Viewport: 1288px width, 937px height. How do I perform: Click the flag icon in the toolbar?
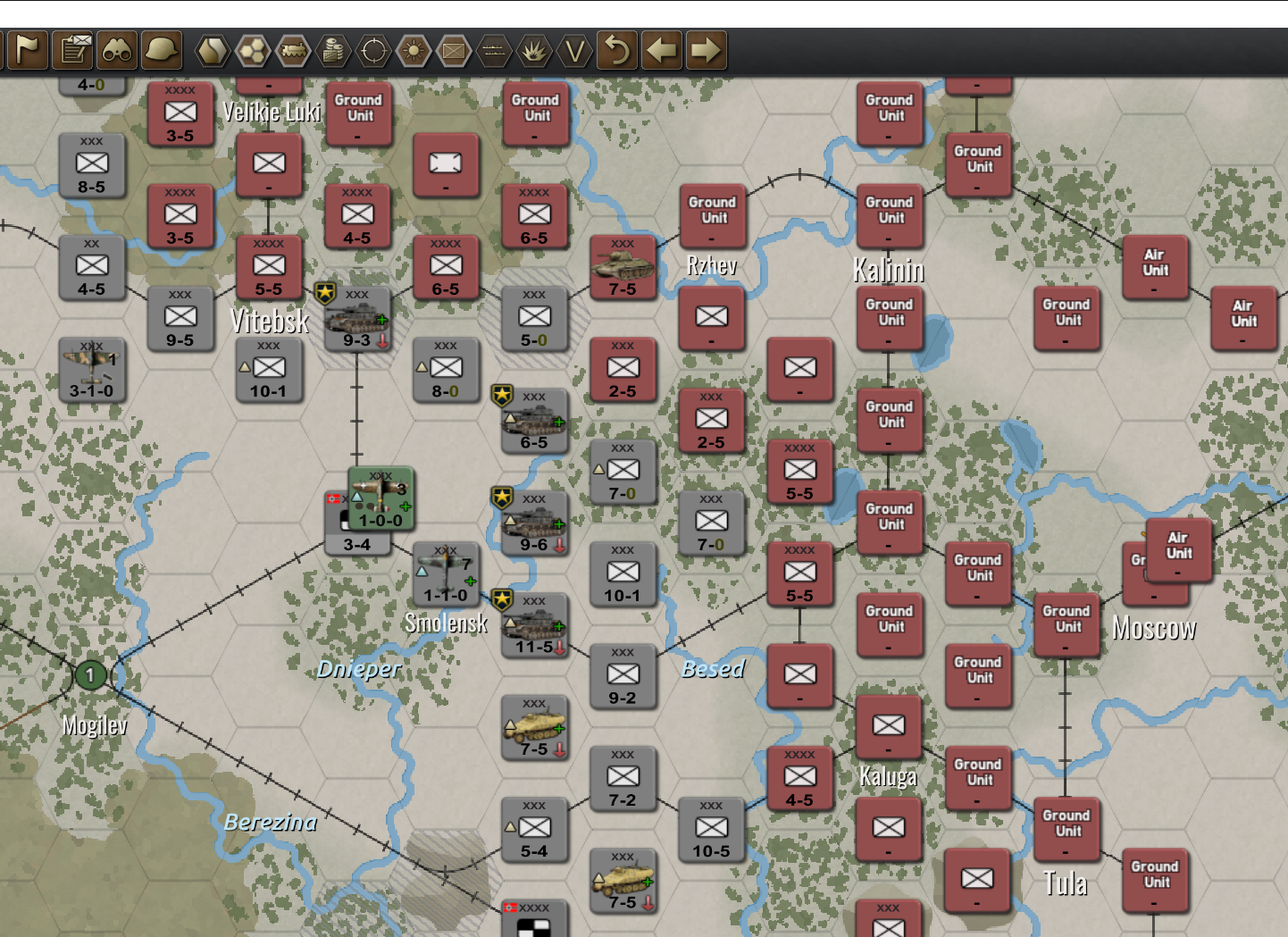click(27, 51)
